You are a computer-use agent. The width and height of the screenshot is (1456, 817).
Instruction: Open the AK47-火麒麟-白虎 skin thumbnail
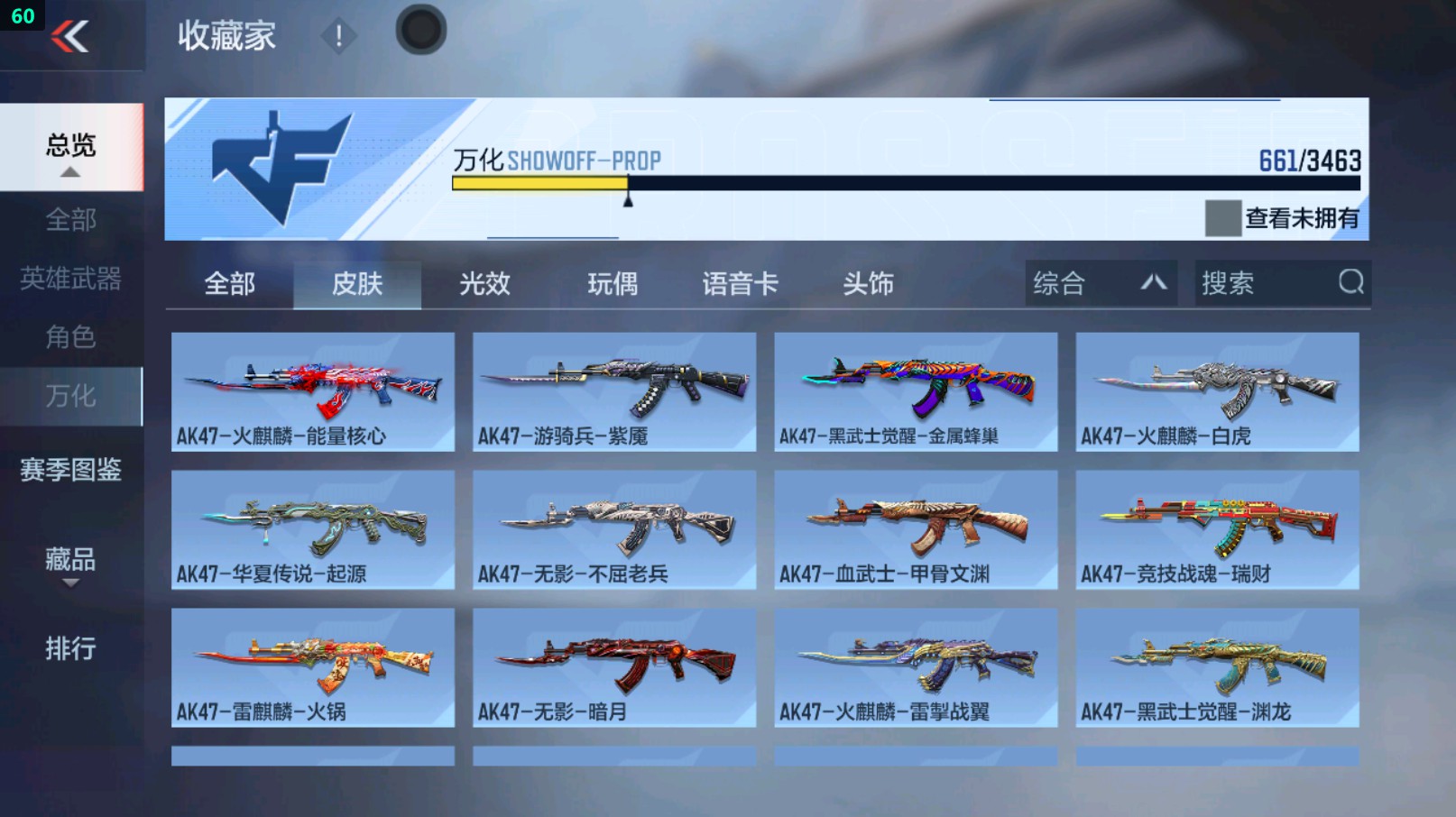click(x=1218, y=388)
